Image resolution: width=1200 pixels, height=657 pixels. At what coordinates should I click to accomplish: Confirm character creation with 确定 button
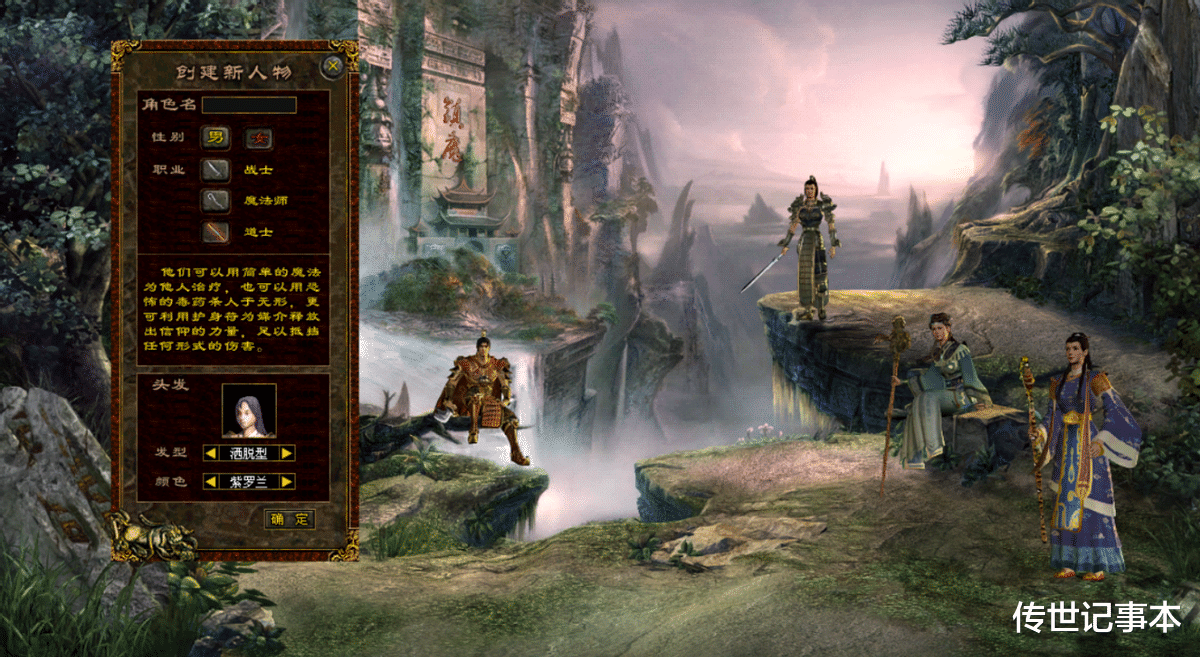click(x=289, y=519)
